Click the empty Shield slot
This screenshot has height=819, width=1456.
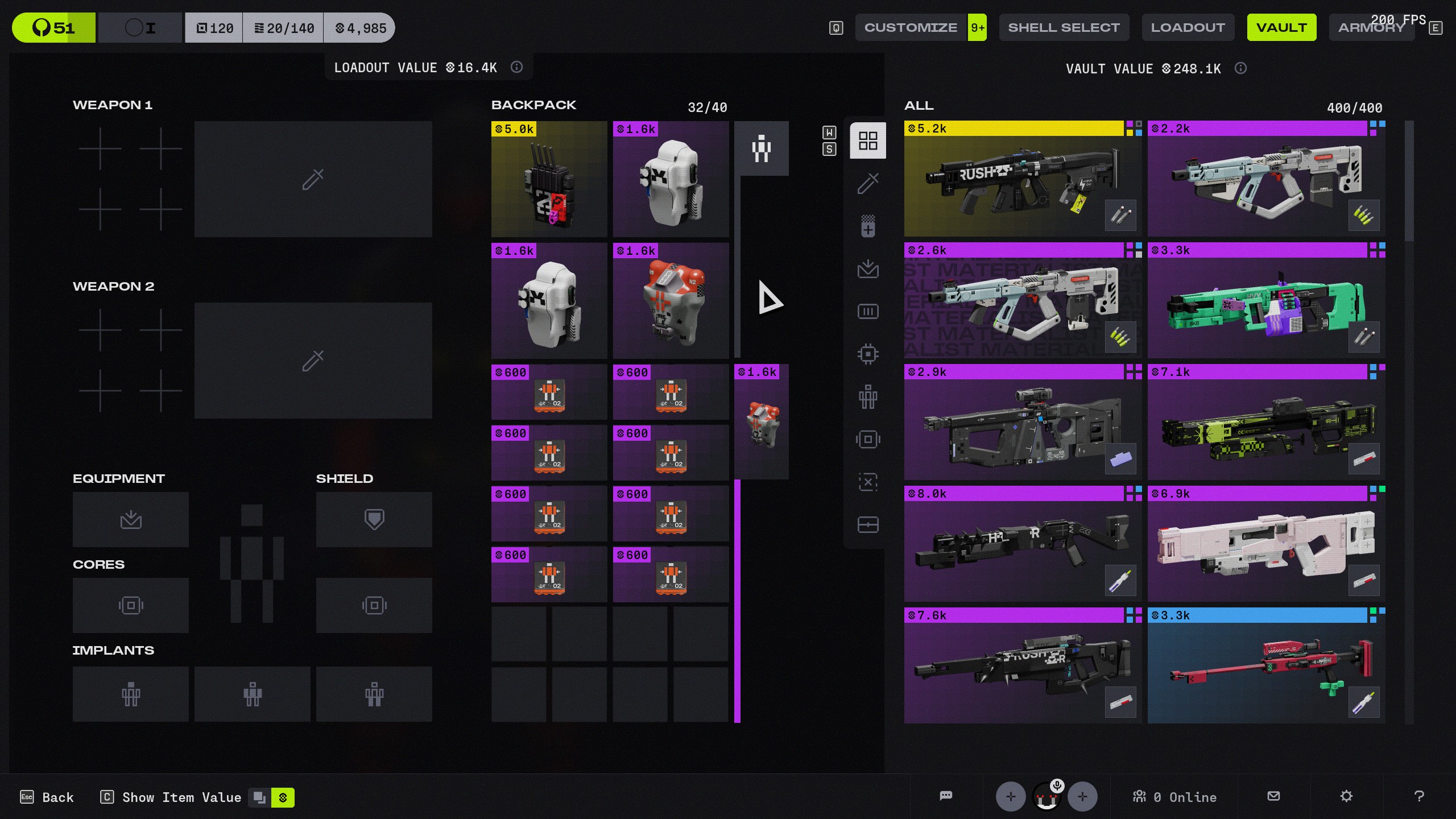pos(374,519)
